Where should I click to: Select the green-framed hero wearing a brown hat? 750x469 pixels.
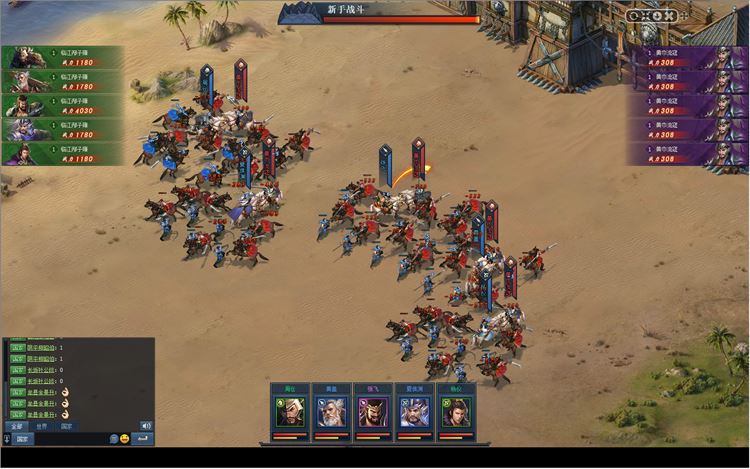tap(290, 412)
